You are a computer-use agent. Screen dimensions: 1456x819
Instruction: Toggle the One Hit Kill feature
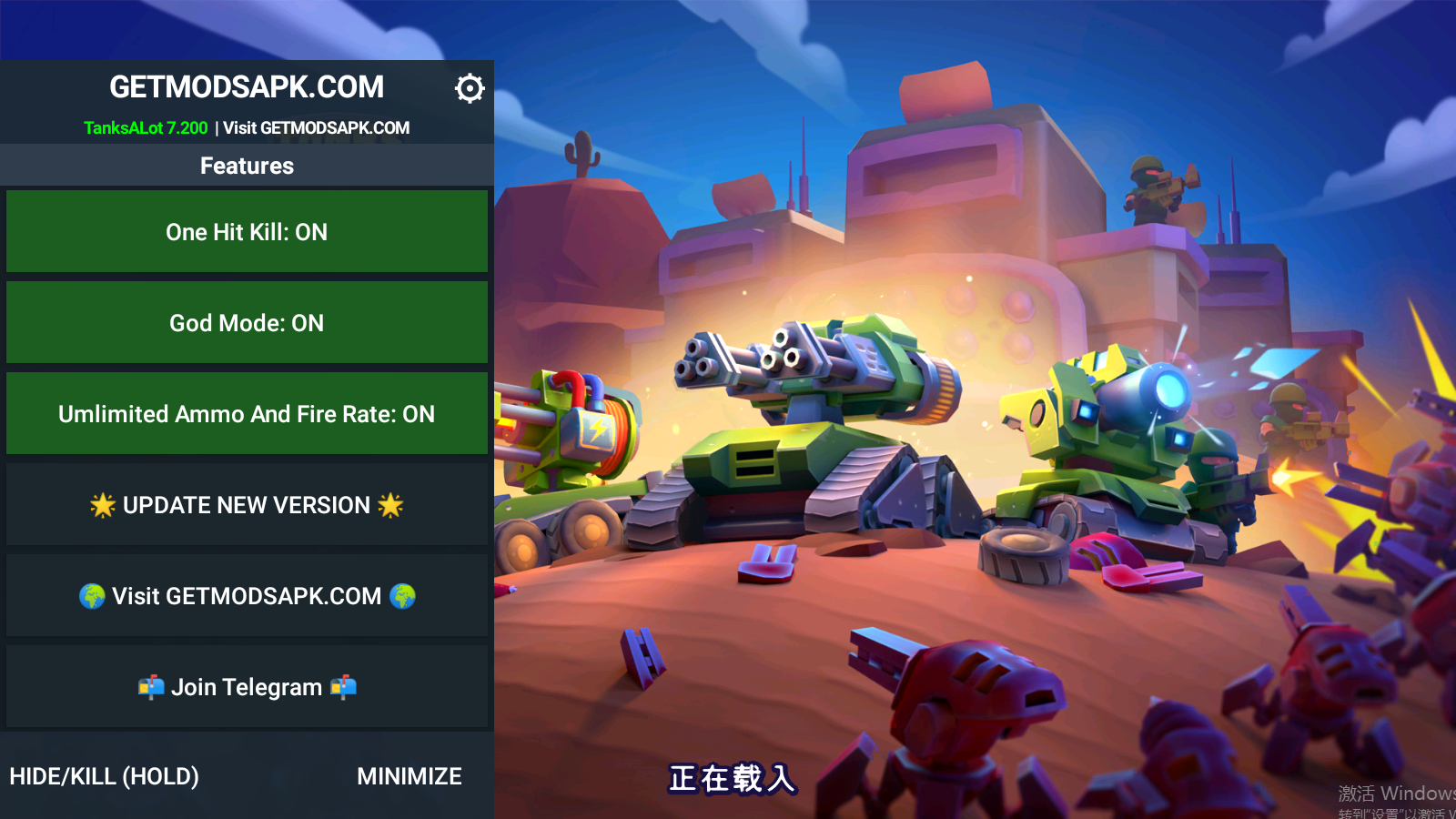click(247, 232)
